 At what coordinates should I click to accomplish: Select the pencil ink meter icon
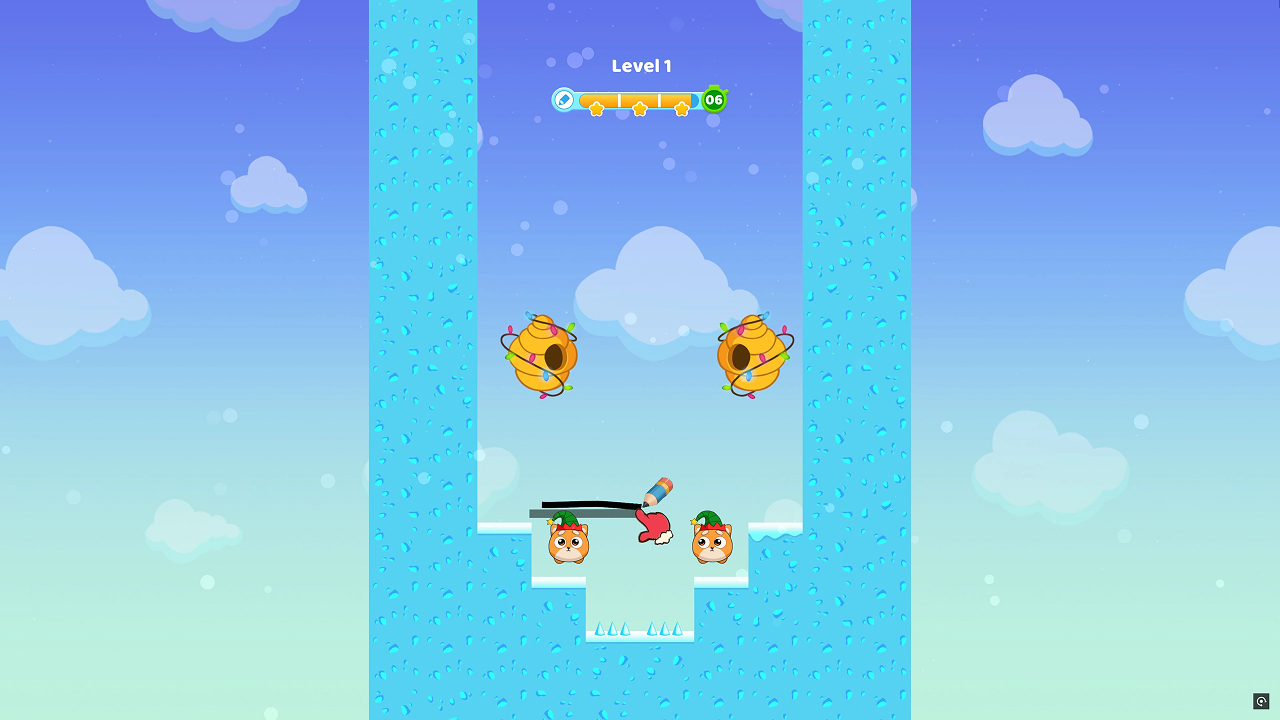pyautogui.click(x=564, y=100)
